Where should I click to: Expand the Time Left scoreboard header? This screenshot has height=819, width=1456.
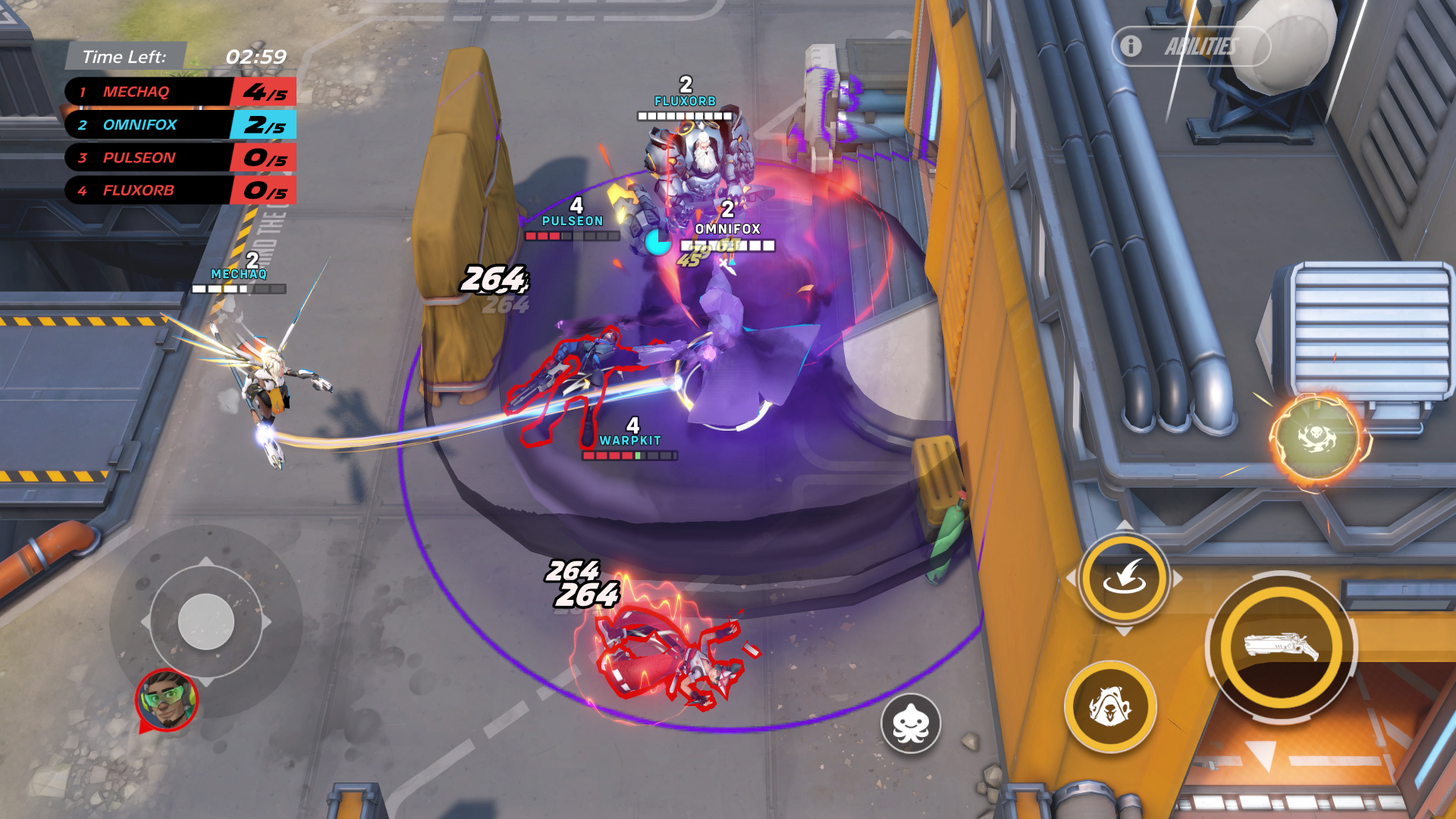tap(125, 55)
